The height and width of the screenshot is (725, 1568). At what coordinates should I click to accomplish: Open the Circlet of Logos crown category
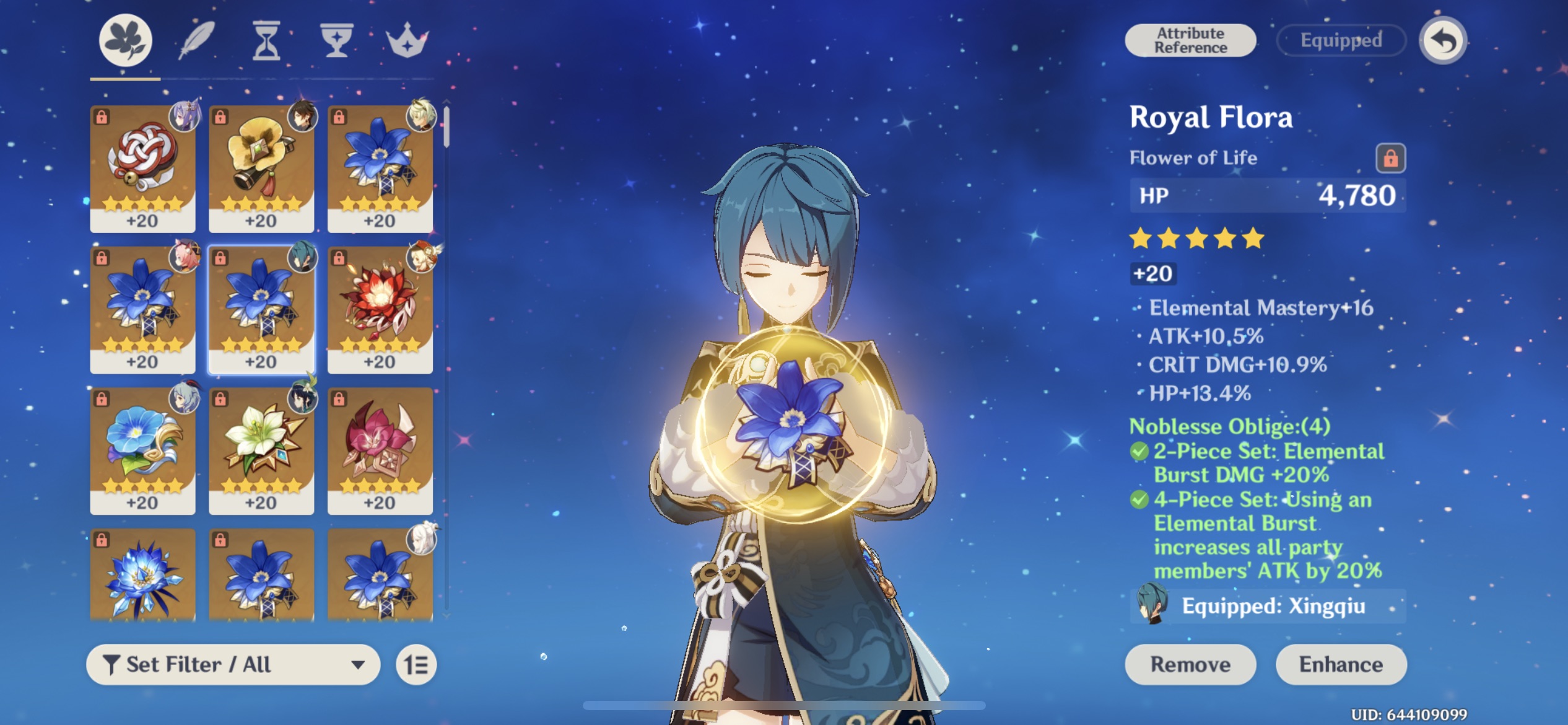point(407,40)
